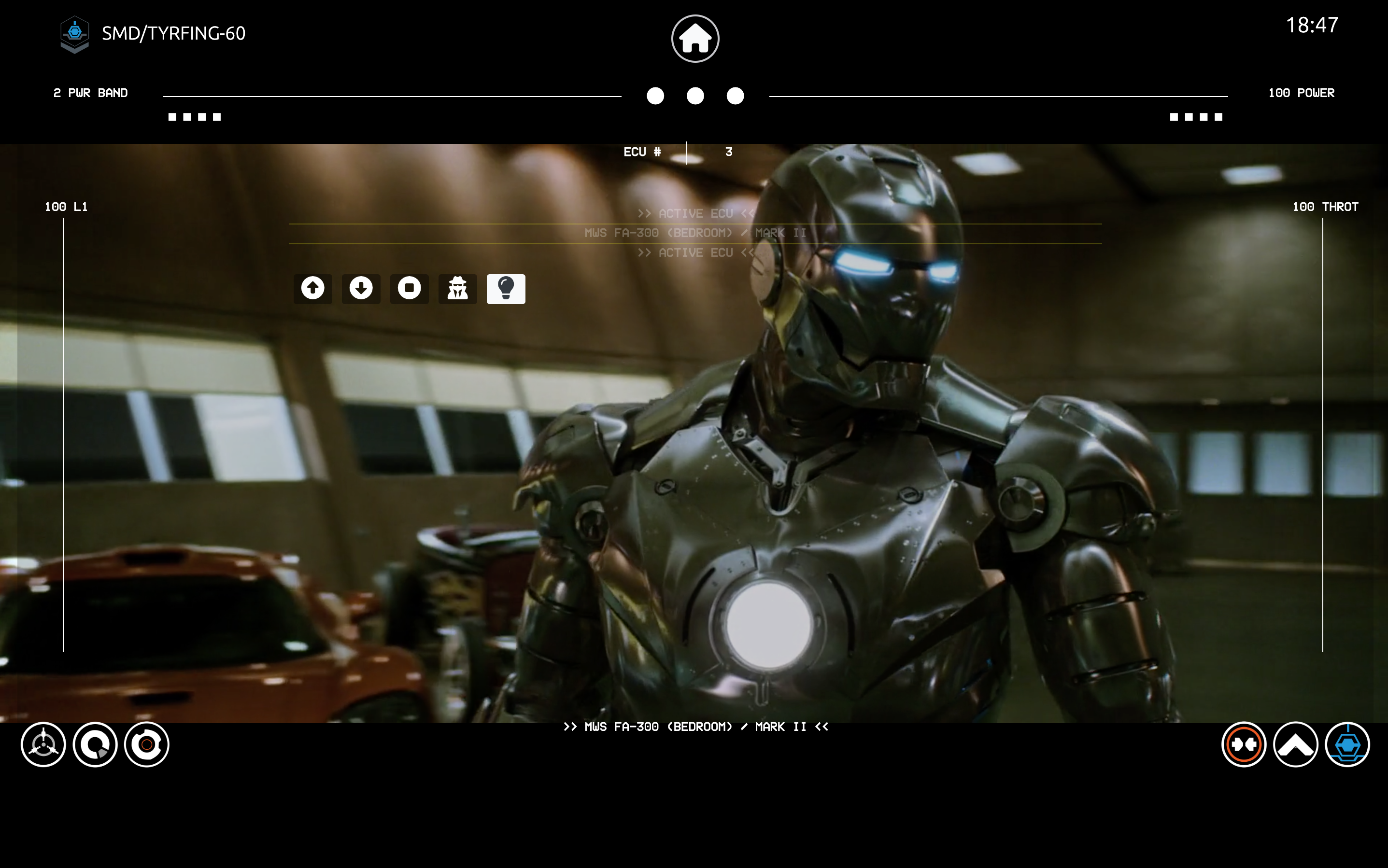Click the white upward chevron button
This screenshot has height=868, width=1388.
coord(1296,744)
